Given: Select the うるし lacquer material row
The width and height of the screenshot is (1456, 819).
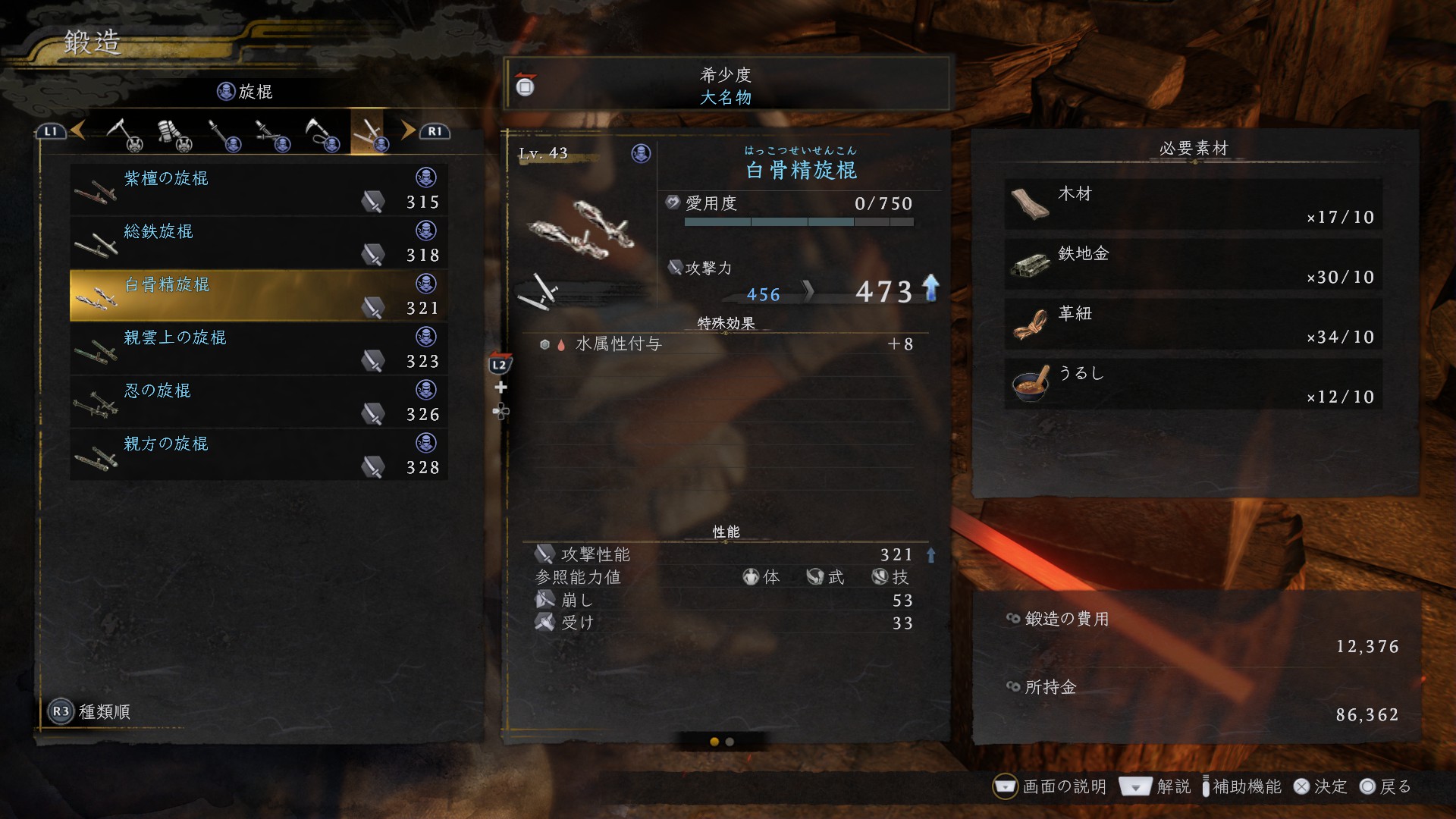Looking at the screenshot, I should click(x=1193, y=384).
